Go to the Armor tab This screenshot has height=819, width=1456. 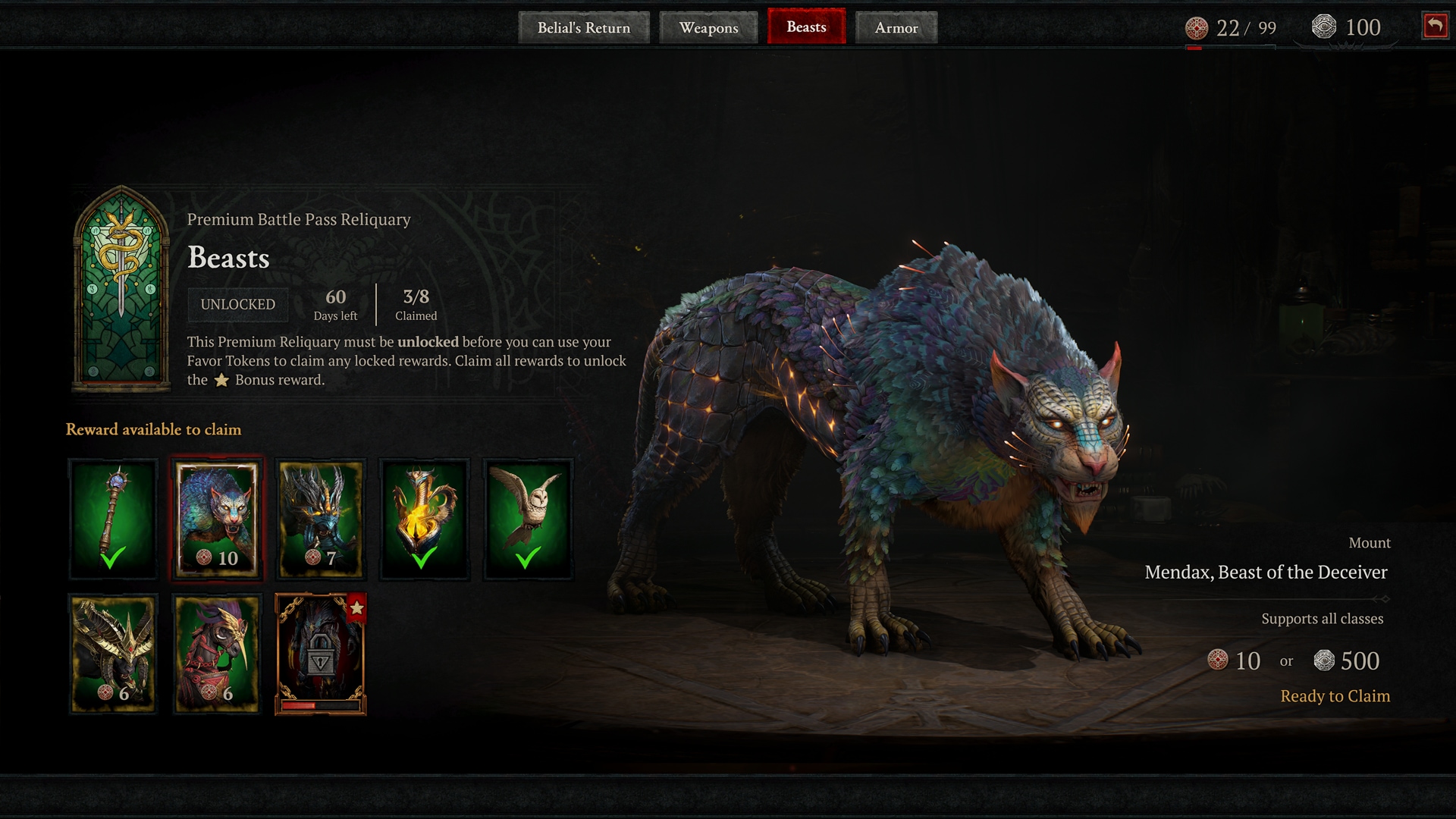tap(896, 28)
